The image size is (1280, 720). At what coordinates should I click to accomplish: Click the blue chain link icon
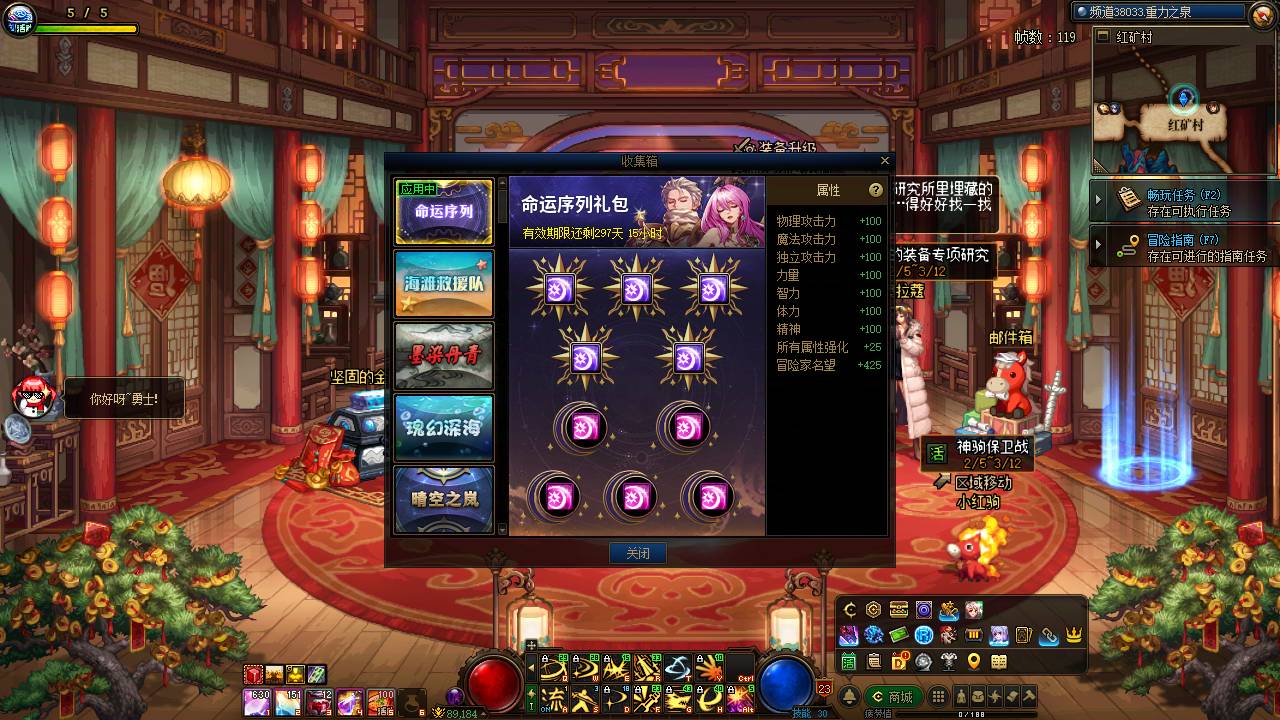tap(1049, 636)
